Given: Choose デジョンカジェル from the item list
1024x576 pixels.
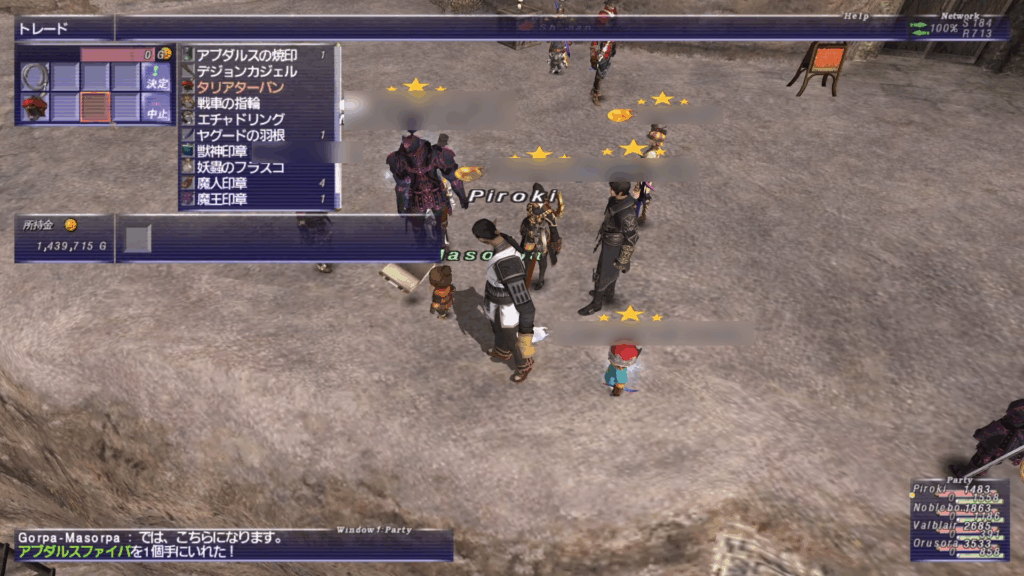Looking at the screenshot, I should click(x=246, y=71).
